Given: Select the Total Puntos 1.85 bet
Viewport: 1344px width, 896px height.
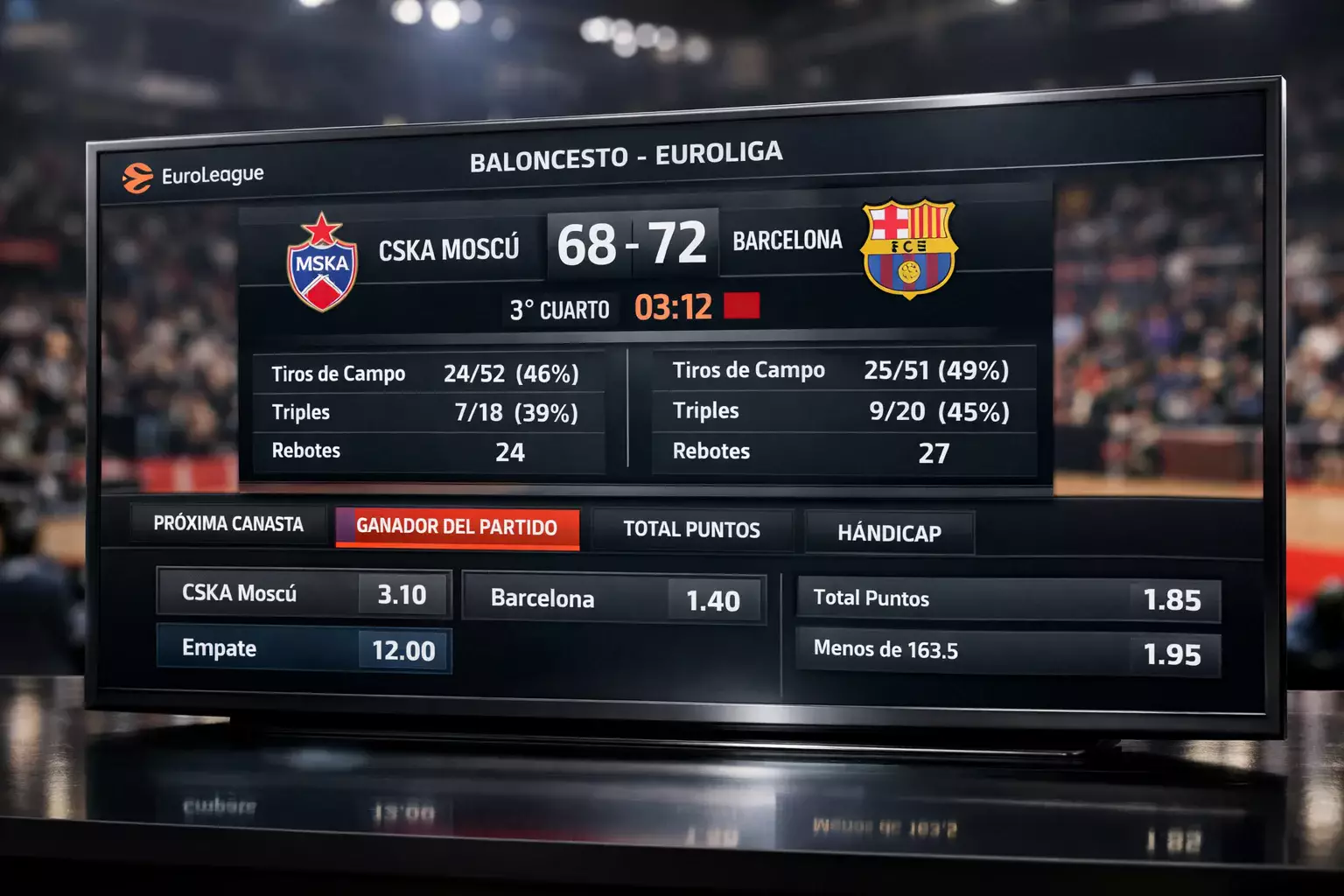Looking at the screenshot, I should click(1008, 599).
